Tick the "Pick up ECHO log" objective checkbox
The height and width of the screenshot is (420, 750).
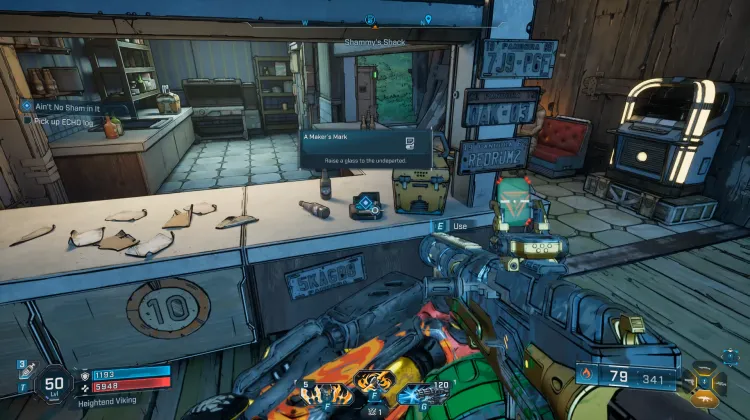click(28, 120)
